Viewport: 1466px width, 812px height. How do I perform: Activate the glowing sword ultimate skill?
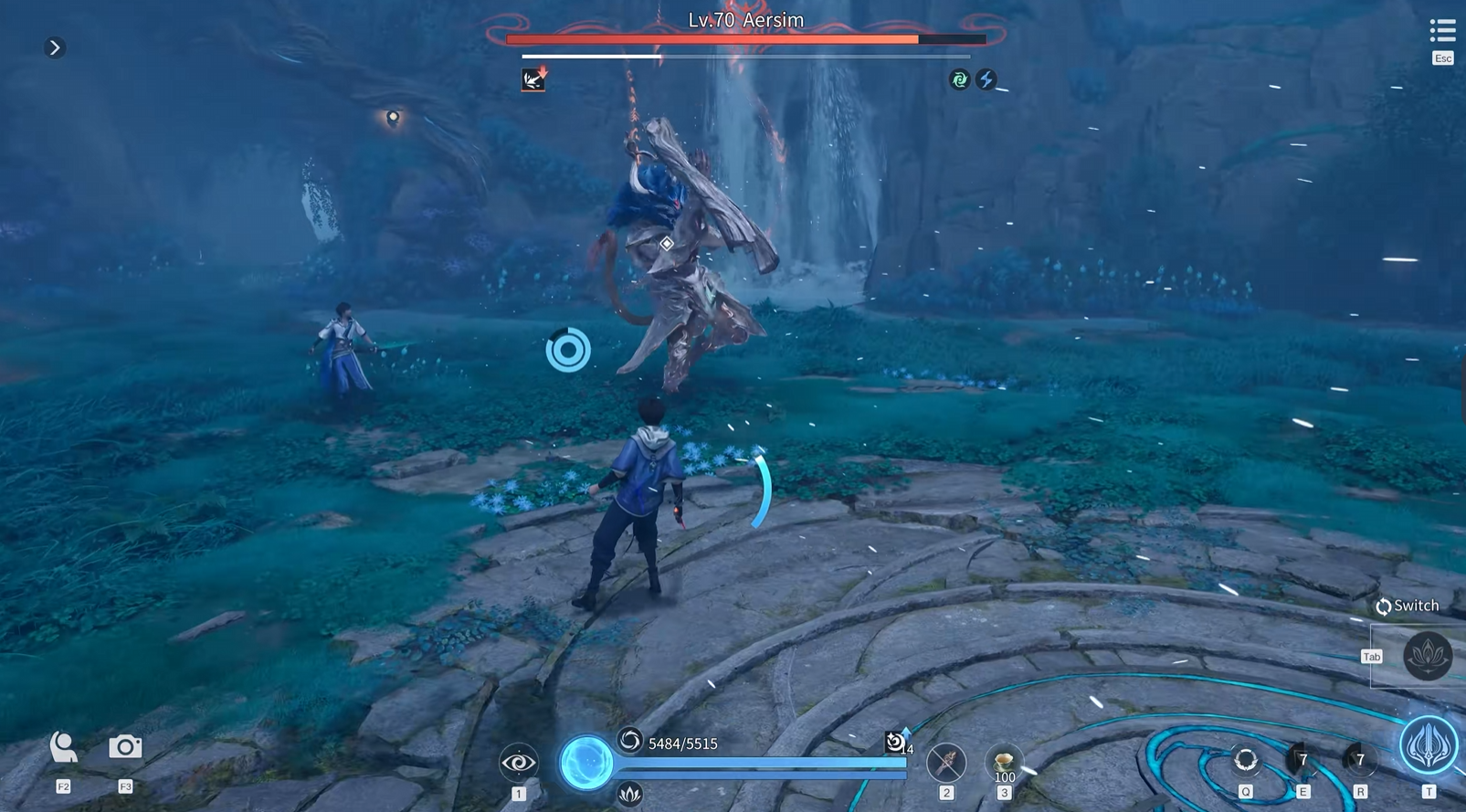(x=1429, y=745)
